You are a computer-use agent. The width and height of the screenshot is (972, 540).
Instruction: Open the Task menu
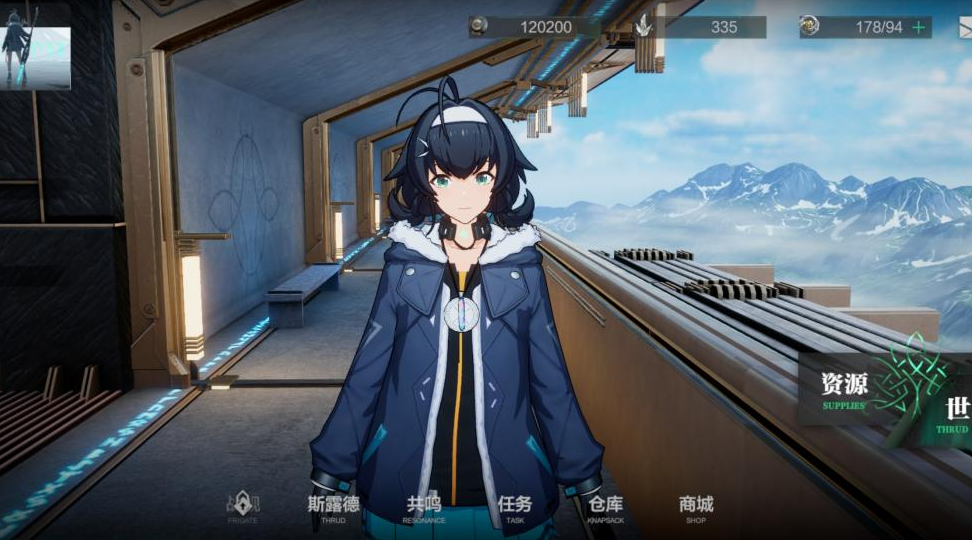click(x=515, y=507)
